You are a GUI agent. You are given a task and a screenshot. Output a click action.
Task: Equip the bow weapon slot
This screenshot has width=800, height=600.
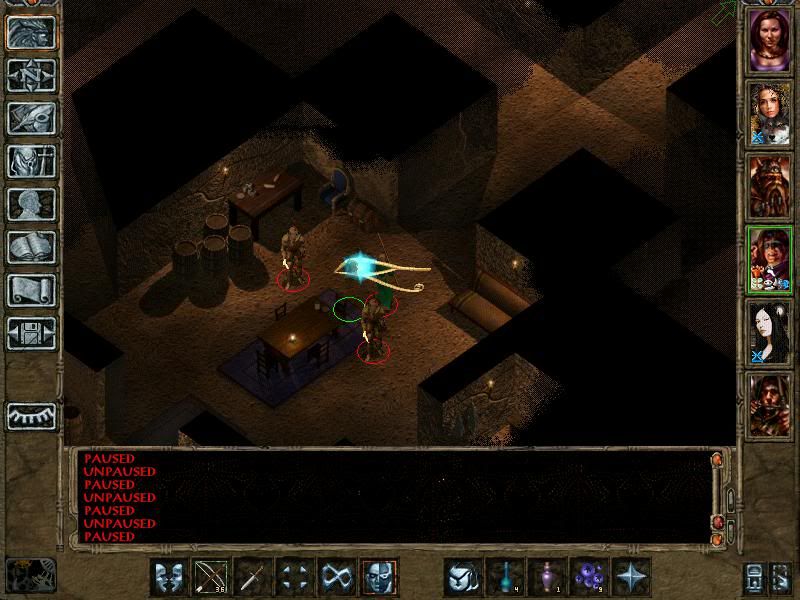coord(212,577)
